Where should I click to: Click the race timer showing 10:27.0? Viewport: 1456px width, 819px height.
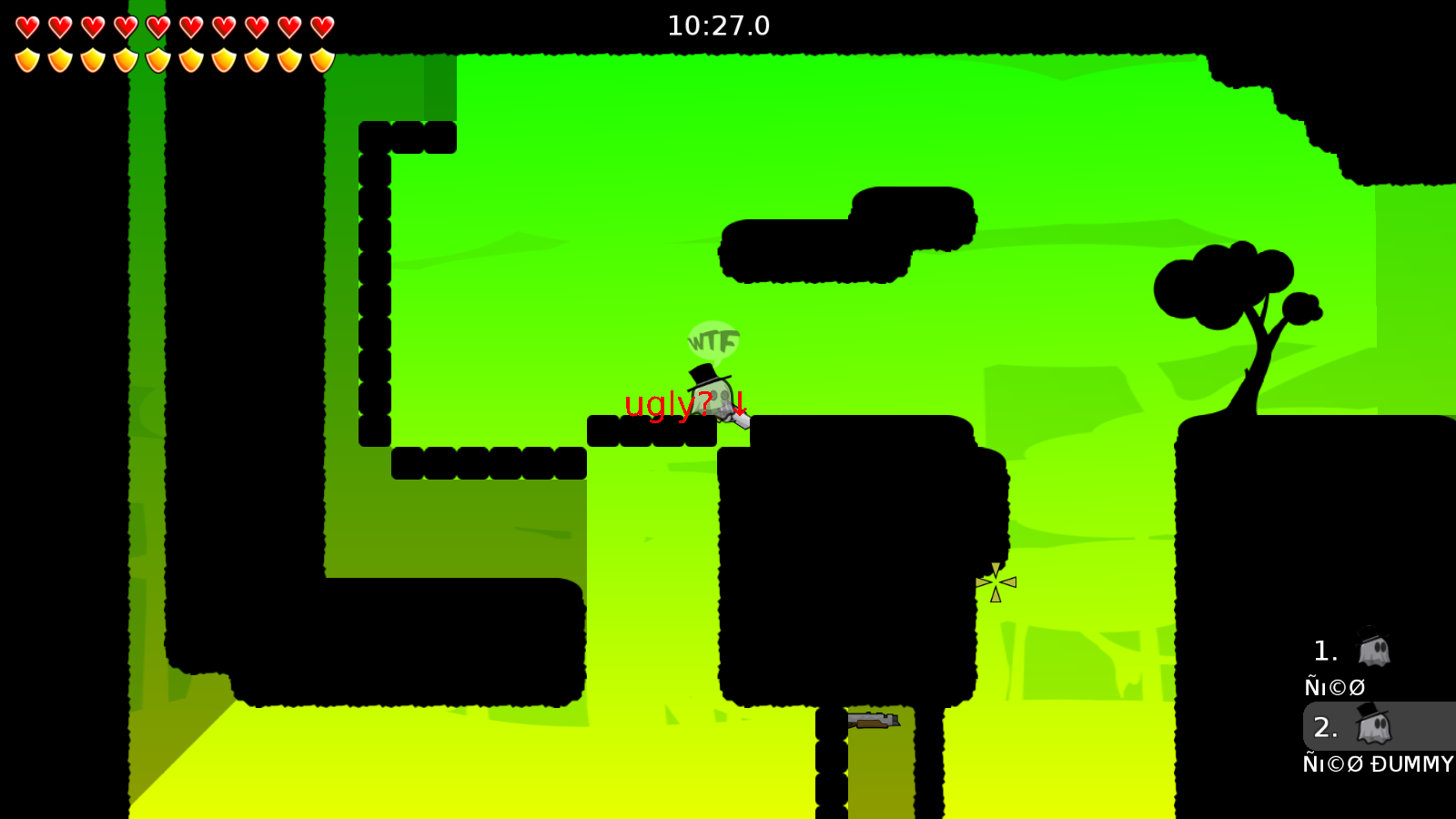pyautogui.click(x=718, y=25)
